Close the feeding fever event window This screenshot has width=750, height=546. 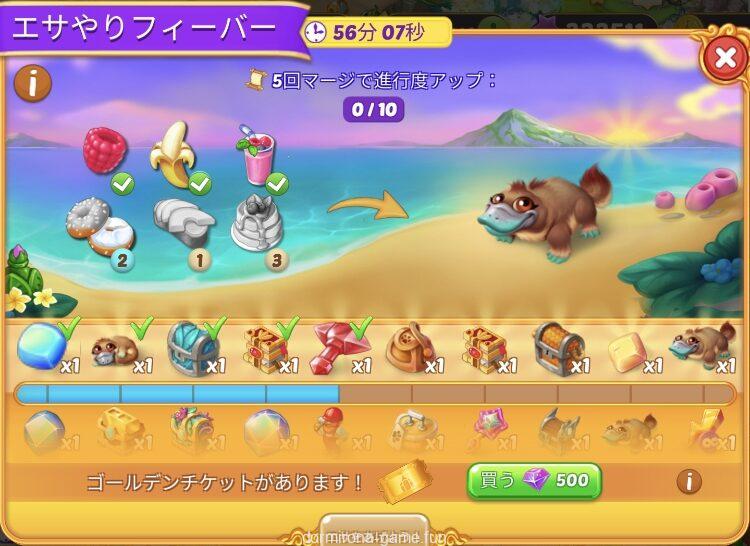[723, 61]
